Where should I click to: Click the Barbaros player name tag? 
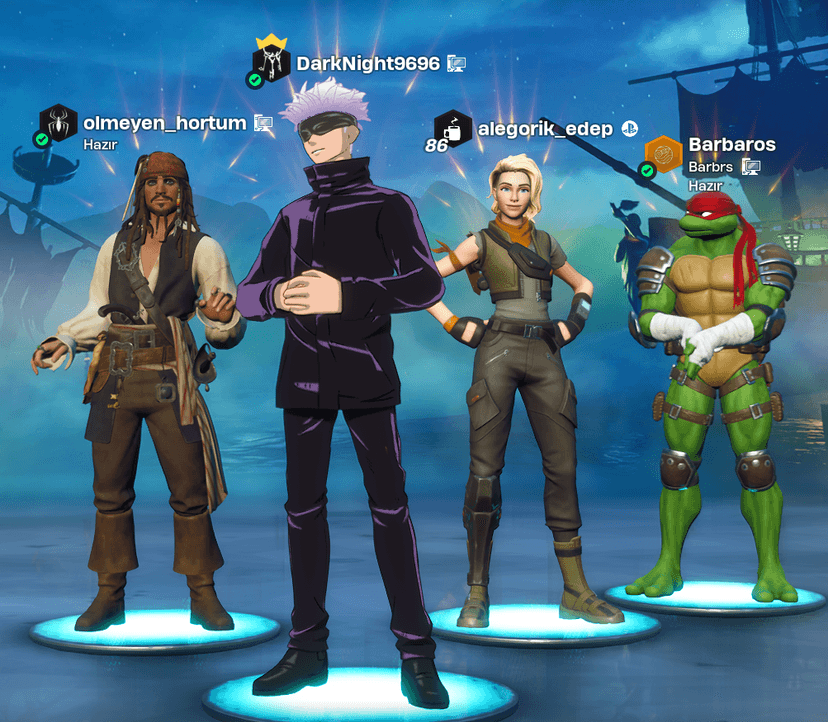732,145
